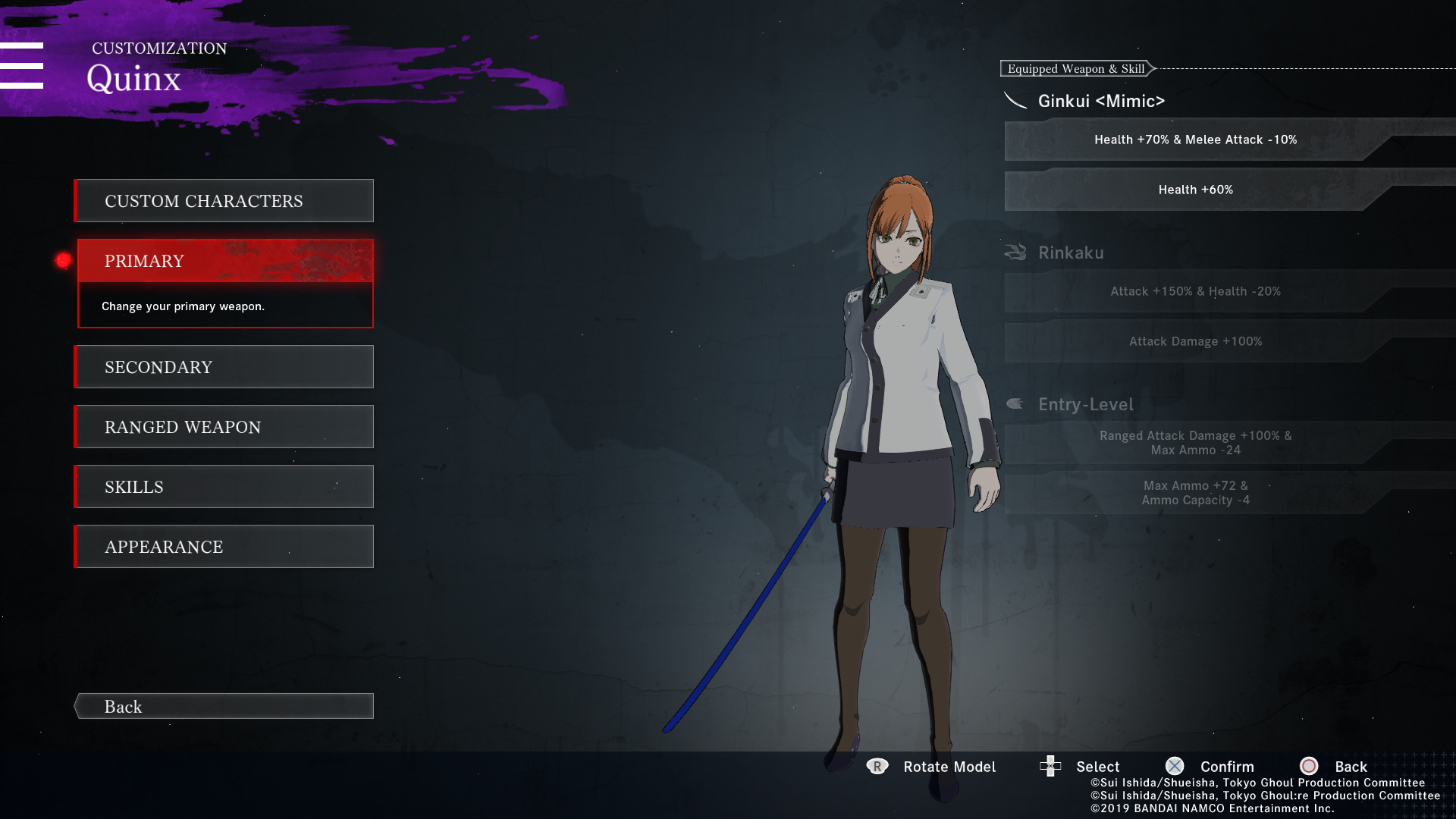This screenshot has width=1456, height=819.
Task: Choose the Attack +150% & Health -20% skill
Action: (x=1195, y=291)
